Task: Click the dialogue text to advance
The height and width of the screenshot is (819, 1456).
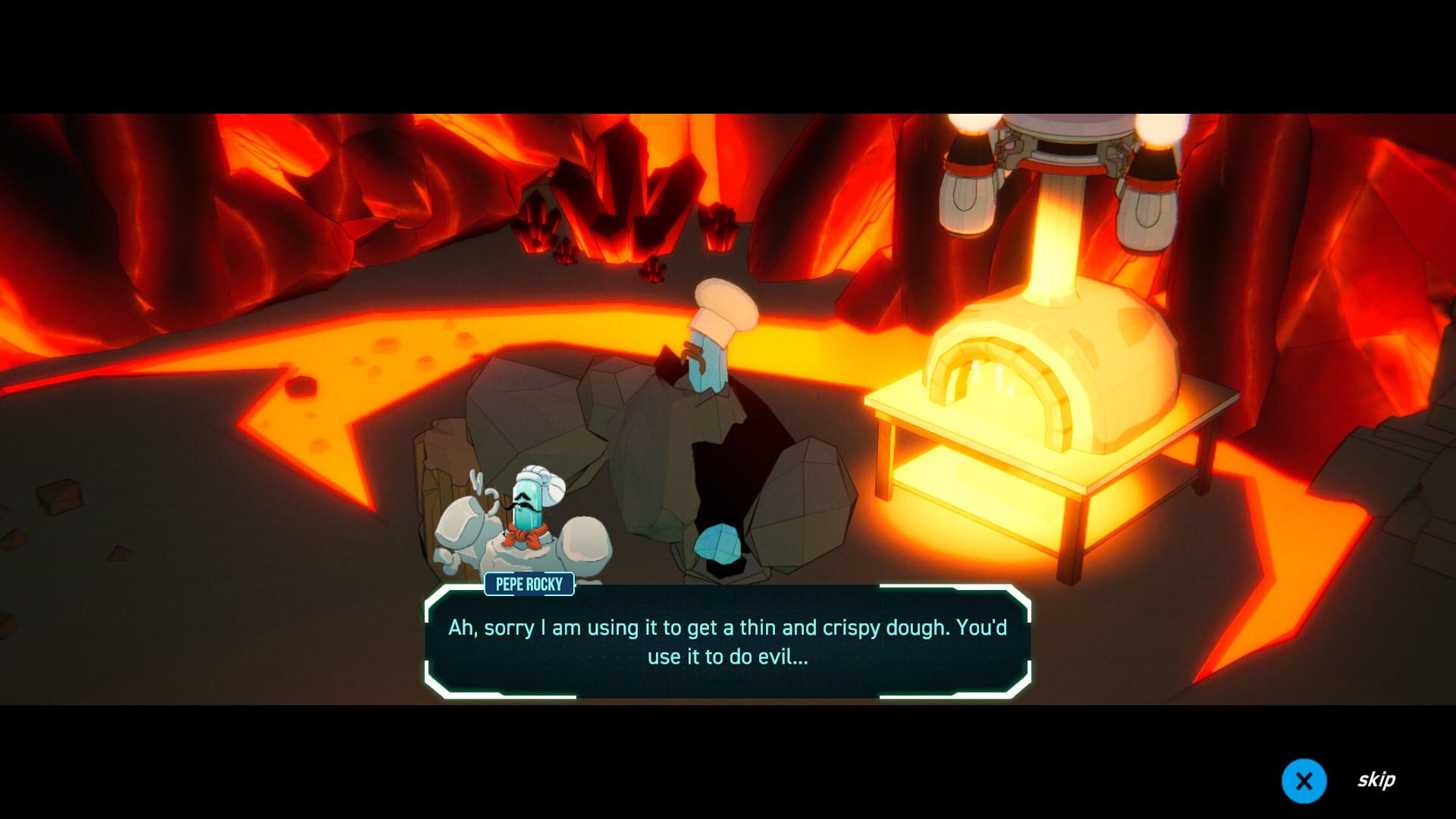Action: [726, 628]
